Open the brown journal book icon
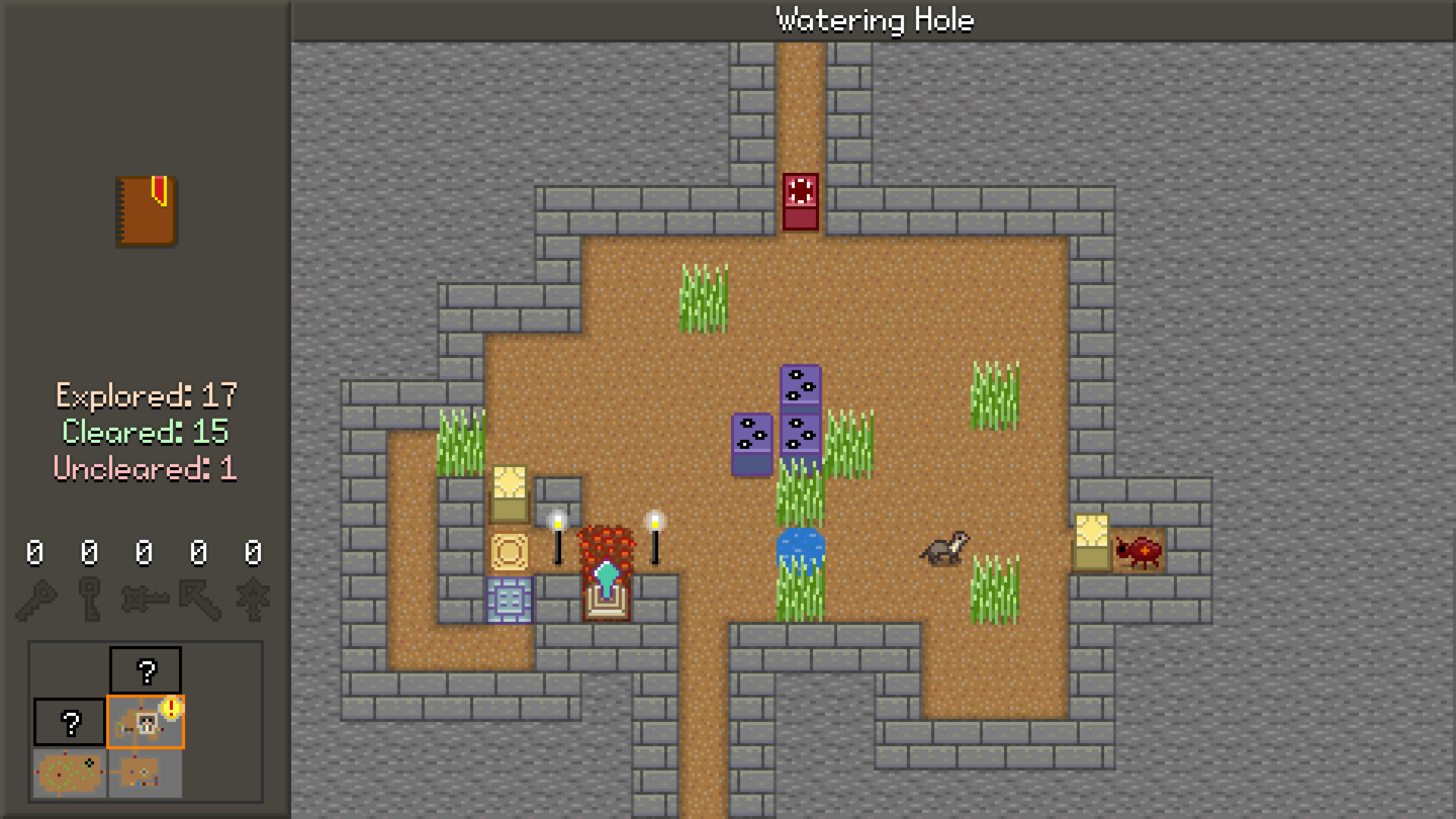This screenshot has height=819, width=1456. pos(146,211)
